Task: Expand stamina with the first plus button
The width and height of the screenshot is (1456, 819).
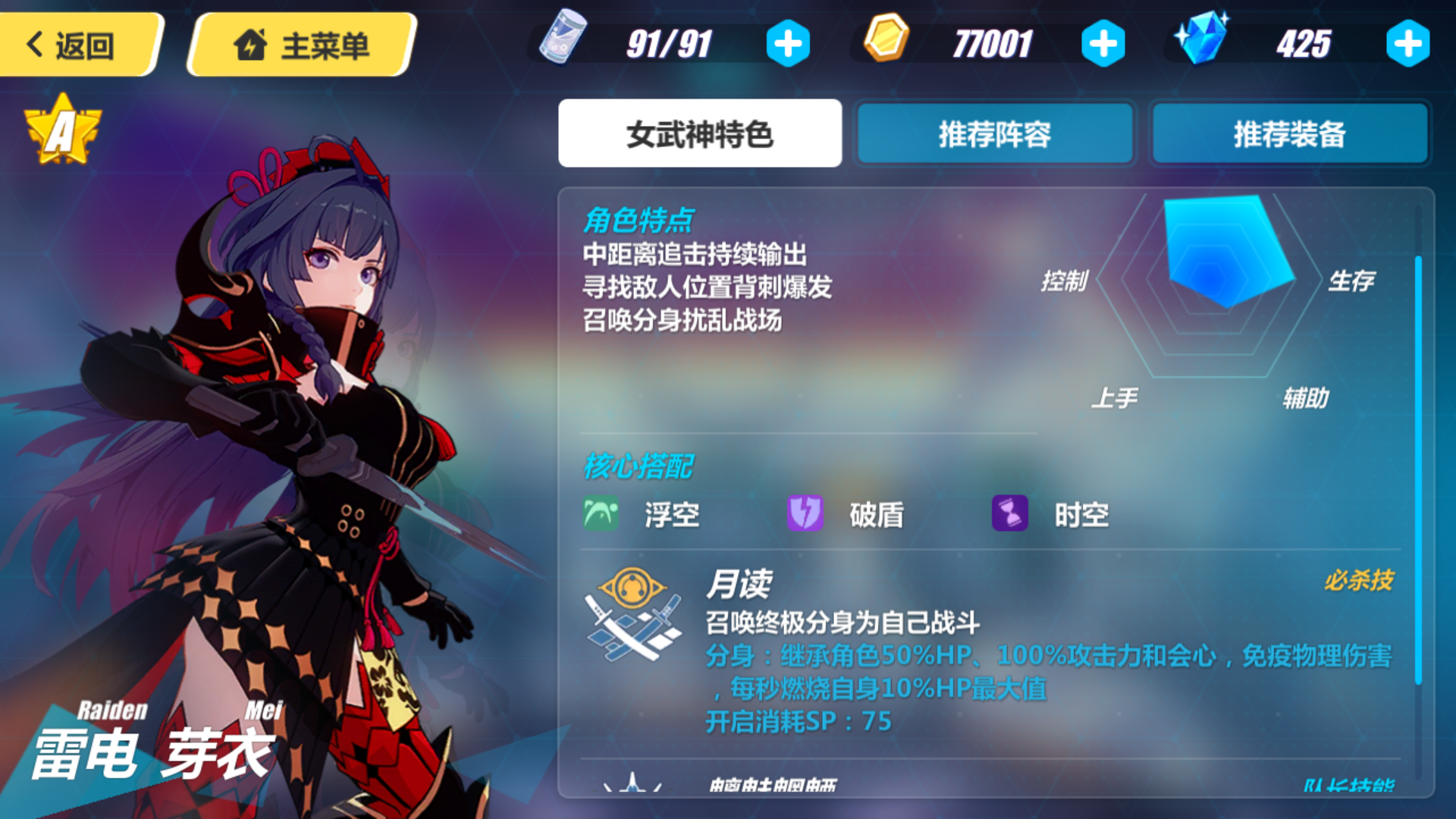Action: click(x=788, y=43)
